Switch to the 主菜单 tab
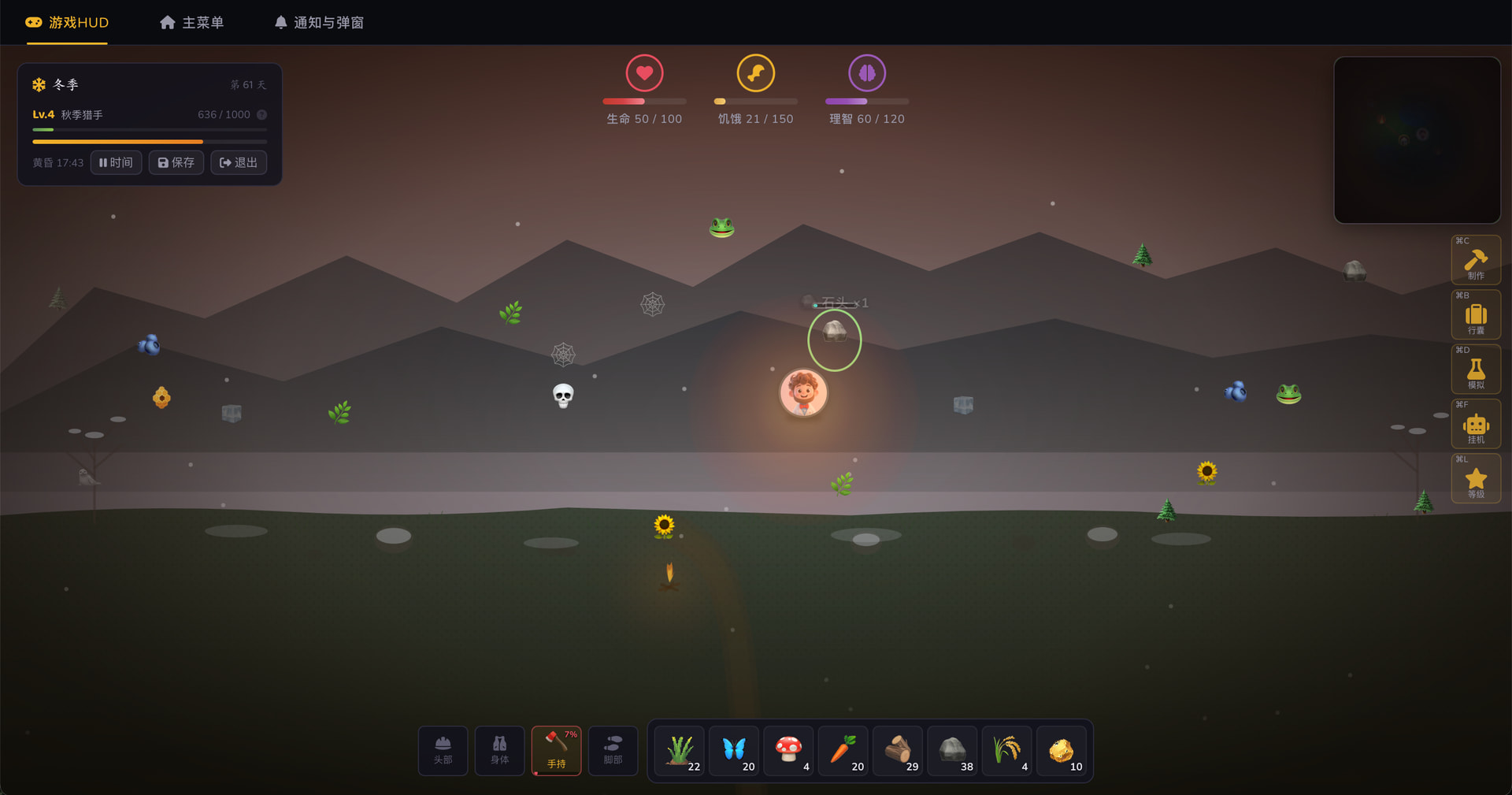The width and height of the screenshot is (1512, 795). (191, 23)
